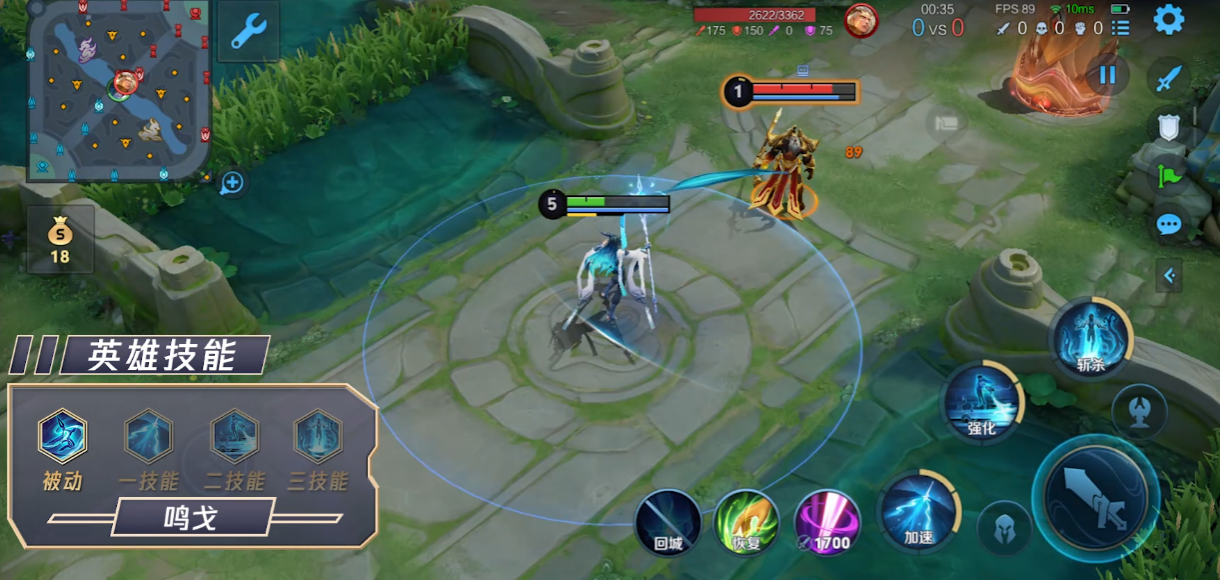Viewport: 1220px width, 580px height.
Task: Select the helmet minion-attack button
Action: [x=1004, y=528]
